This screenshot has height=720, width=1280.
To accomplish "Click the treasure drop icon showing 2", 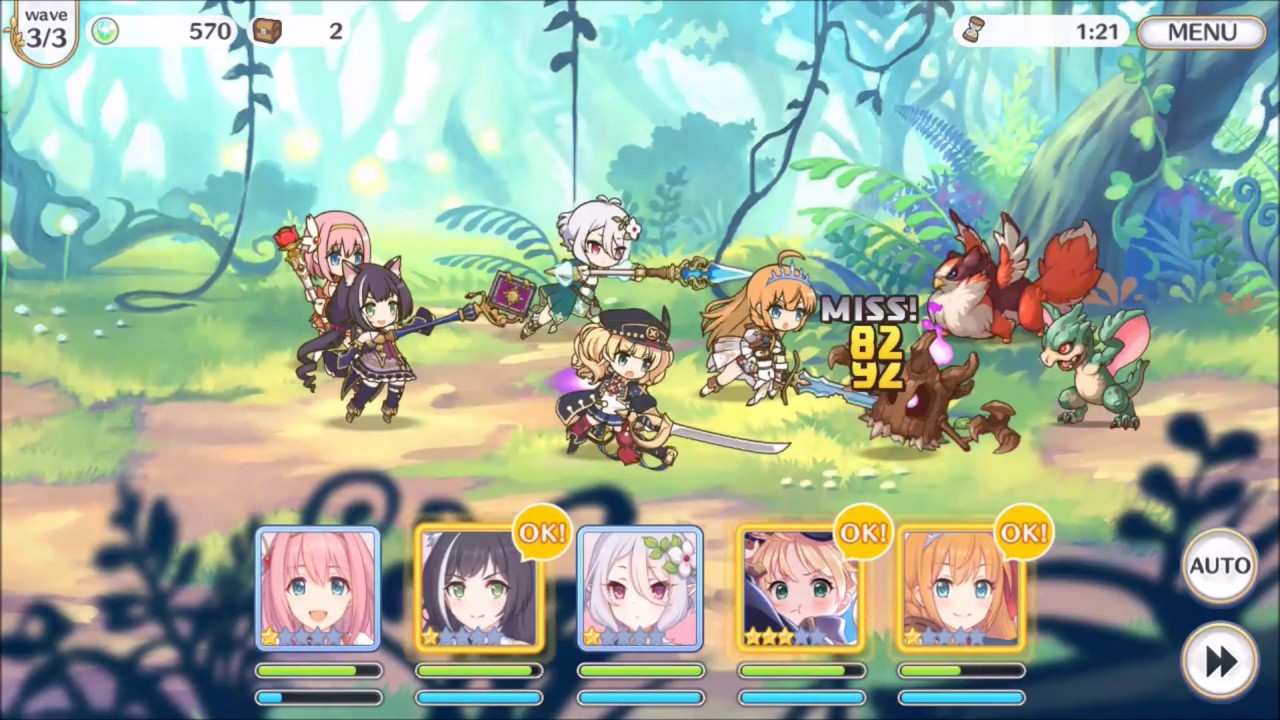I will click(268, 31).
